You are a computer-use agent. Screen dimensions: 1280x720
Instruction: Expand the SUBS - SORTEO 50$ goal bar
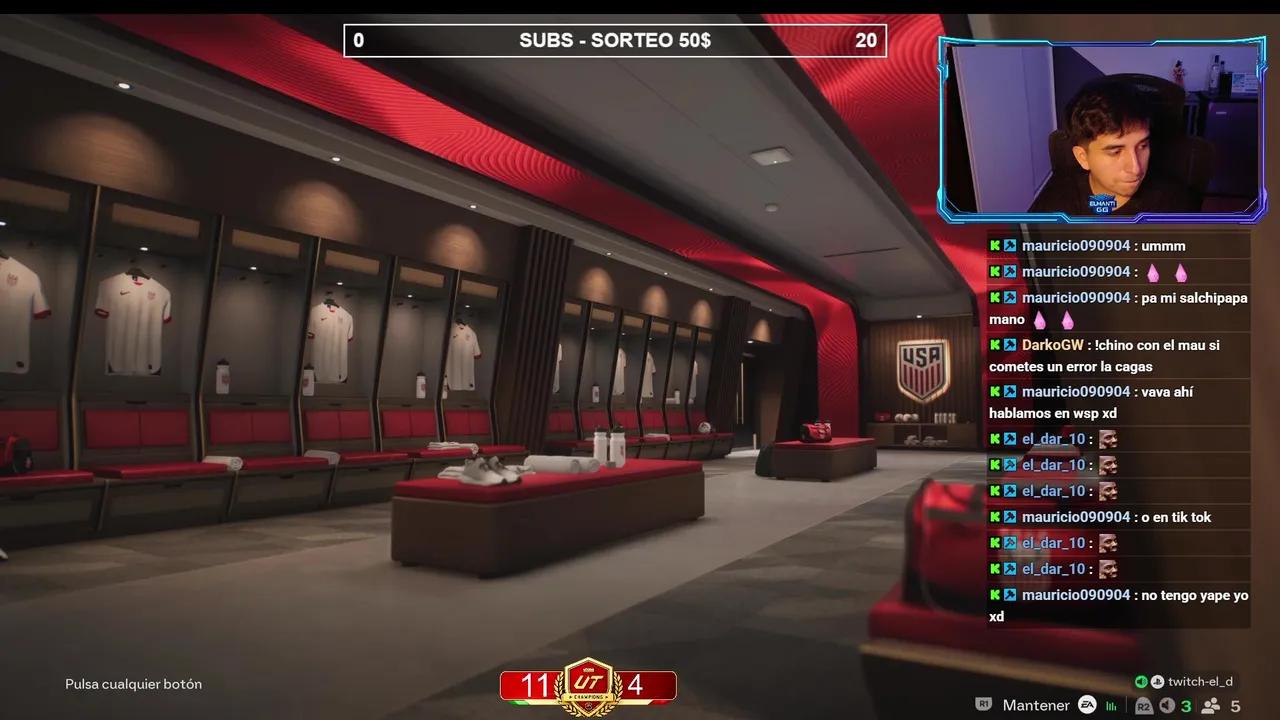[615, 40]
